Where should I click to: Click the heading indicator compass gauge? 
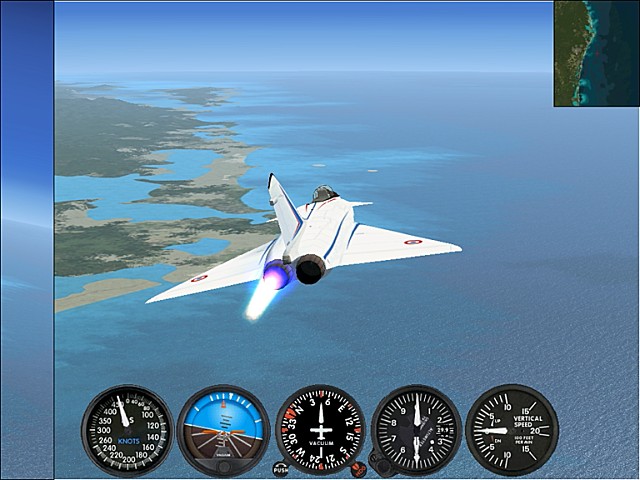320,430
